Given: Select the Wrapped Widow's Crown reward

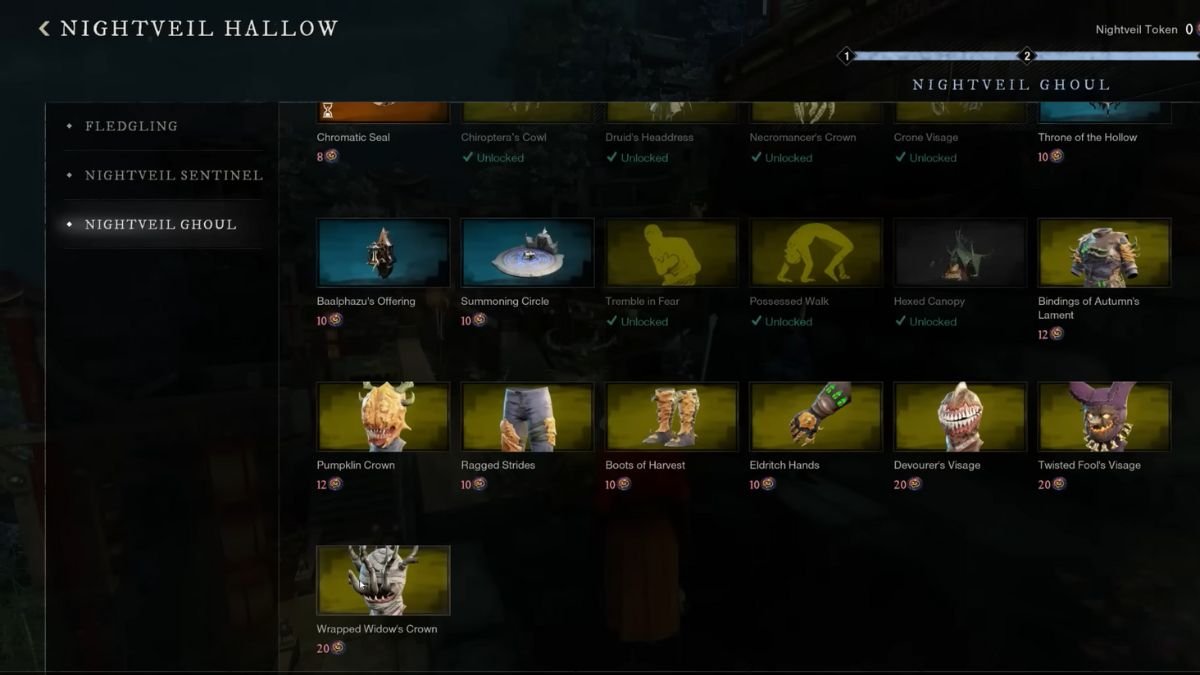Looking at the screenshot, I should pos(383,580).
